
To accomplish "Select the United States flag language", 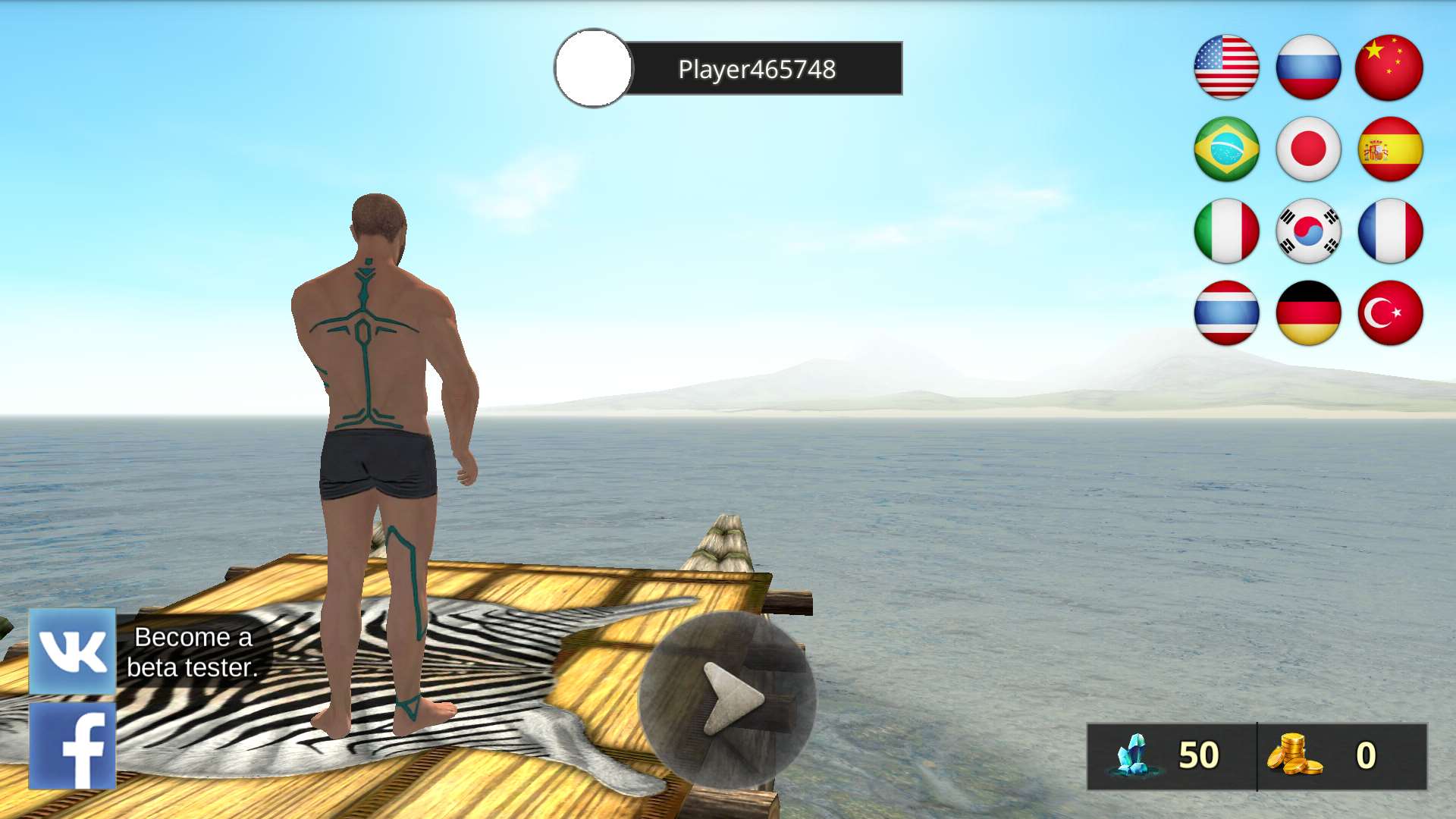I will point(1226,67).
